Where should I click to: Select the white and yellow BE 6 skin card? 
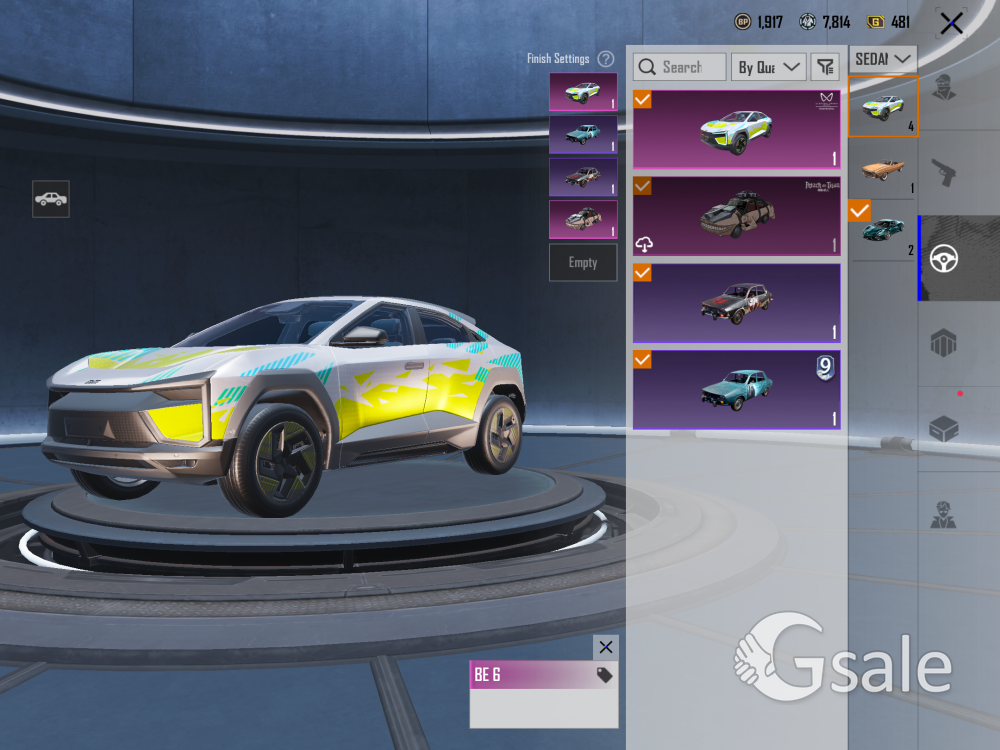[x=737, y=130]
